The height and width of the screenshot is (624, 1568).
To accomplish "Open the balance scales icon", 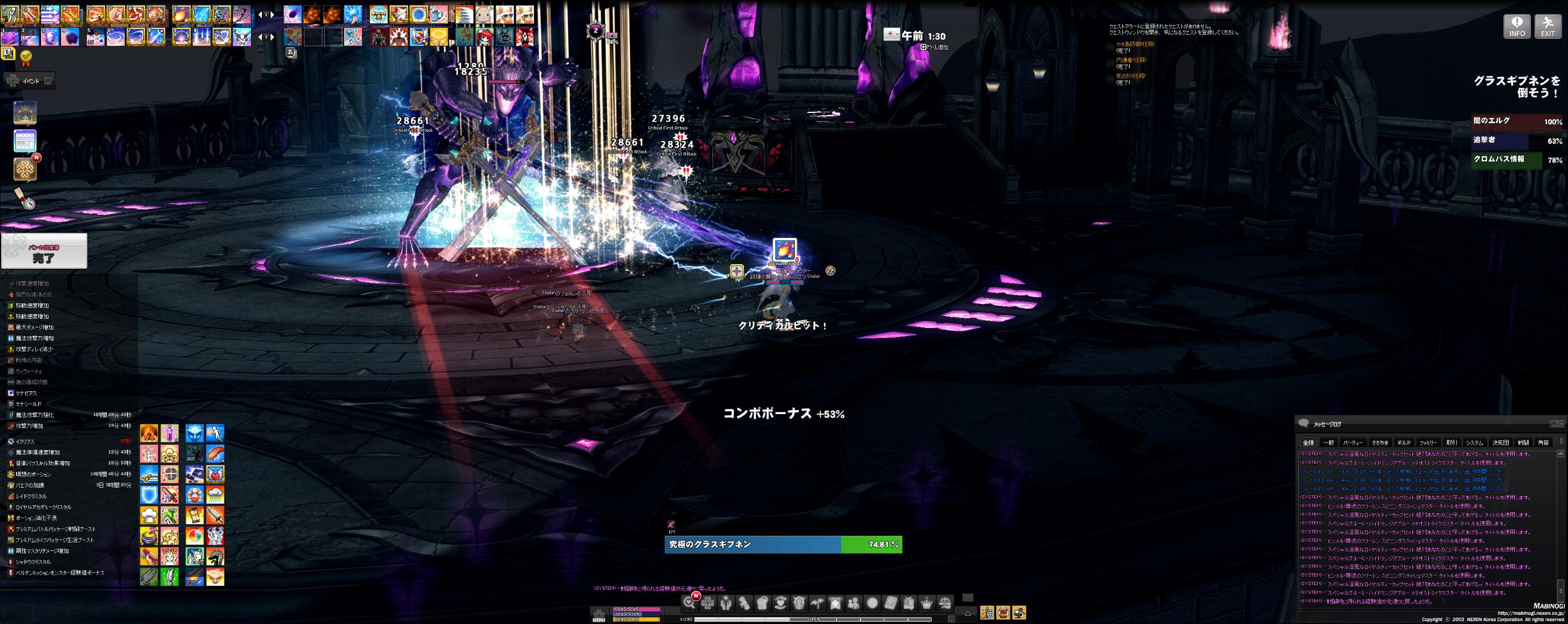I will pos(945,603).
